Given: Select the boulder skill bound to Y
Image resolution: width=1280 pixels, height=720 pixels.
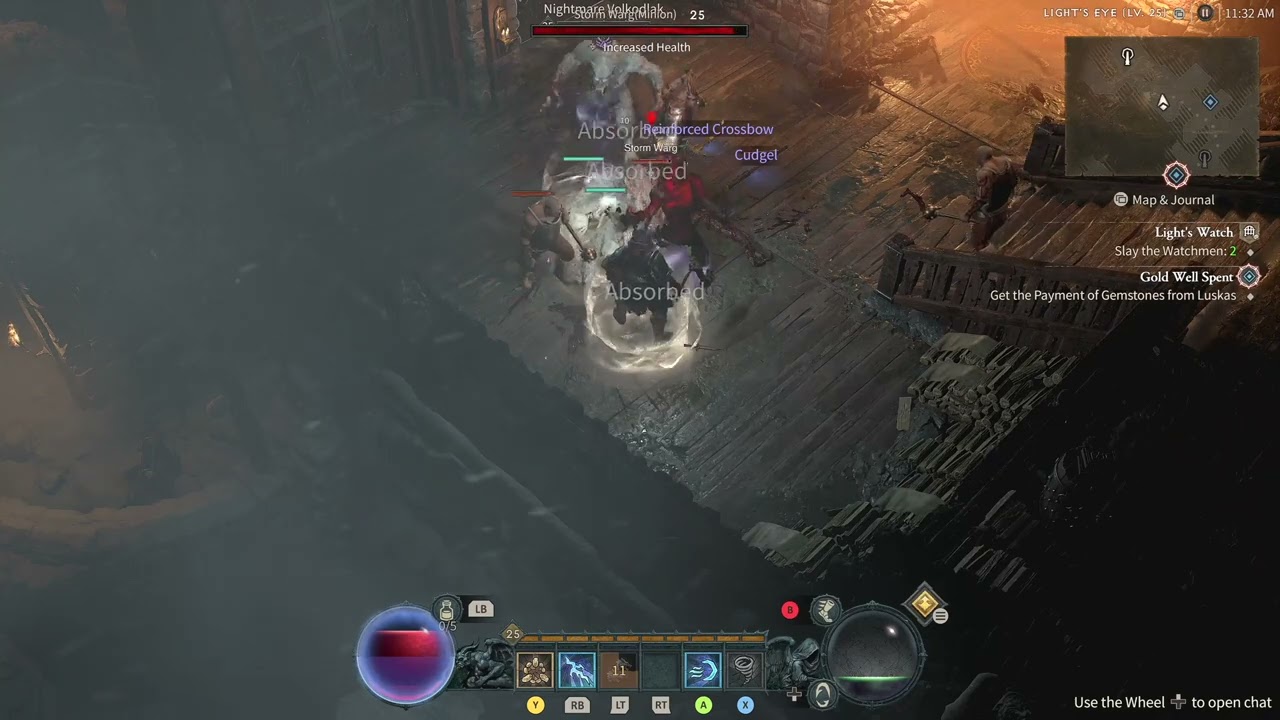Looking at the screenshot, I should click(x=536, y=669).
